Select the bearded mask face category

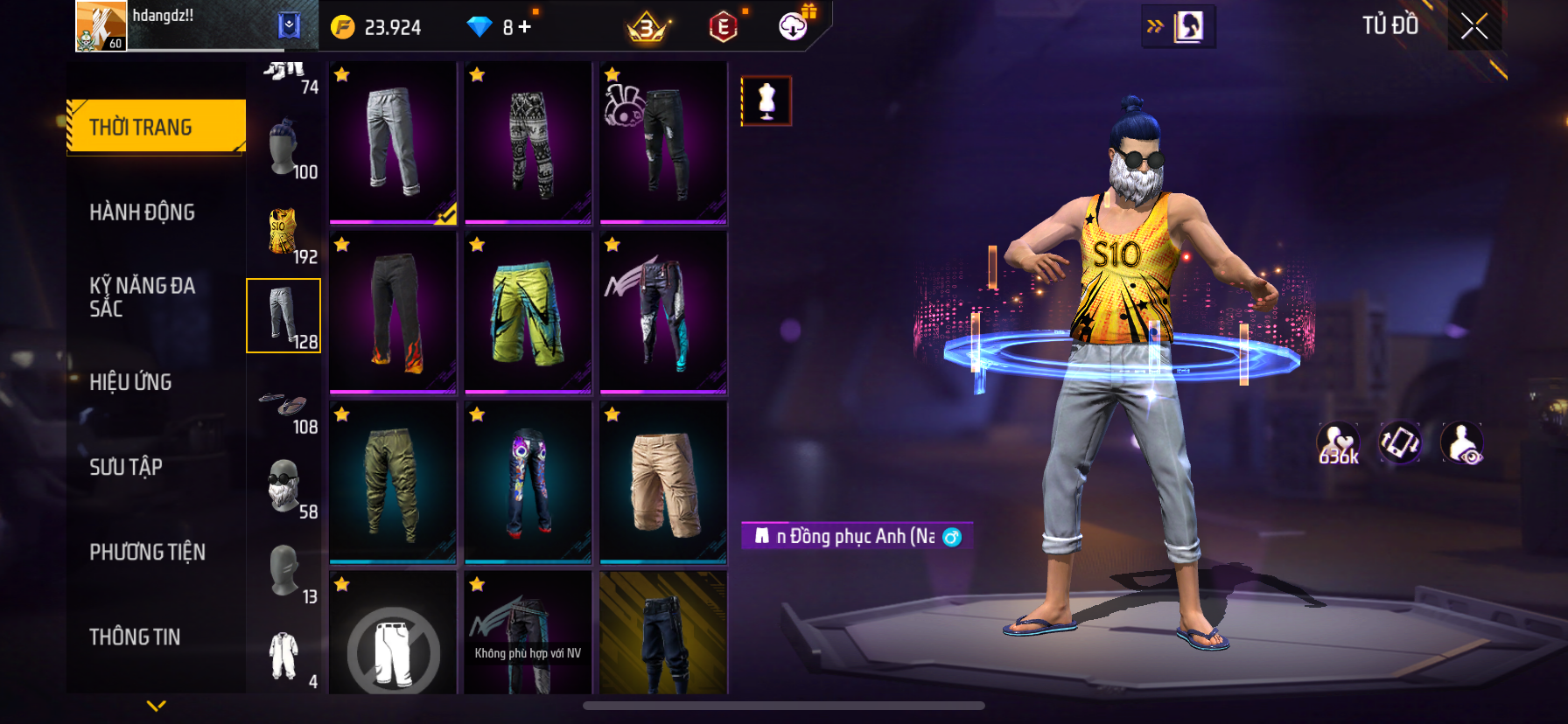[x=283, y=487]
